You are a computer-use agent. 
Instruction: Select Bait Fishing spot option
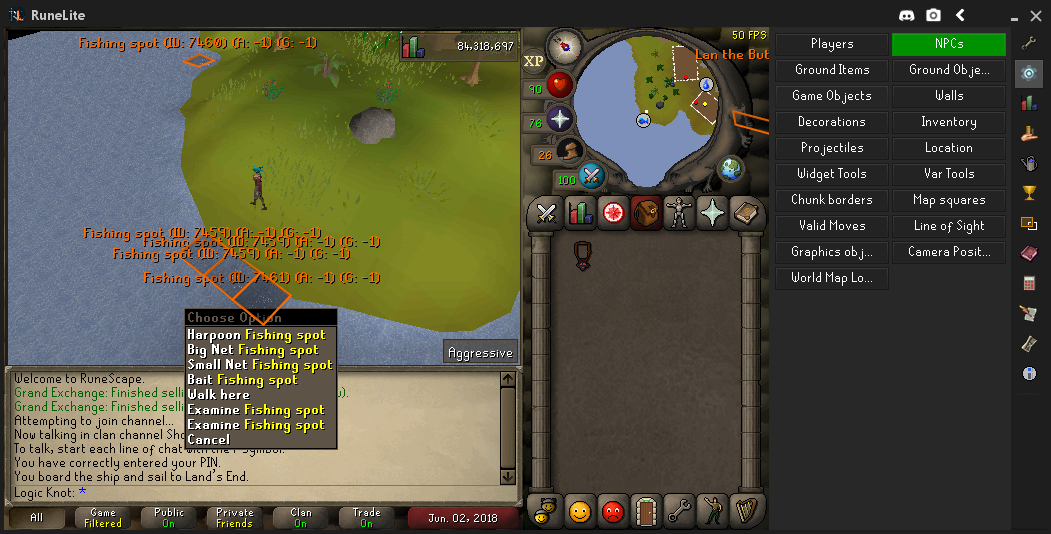[x=242, y=380]
